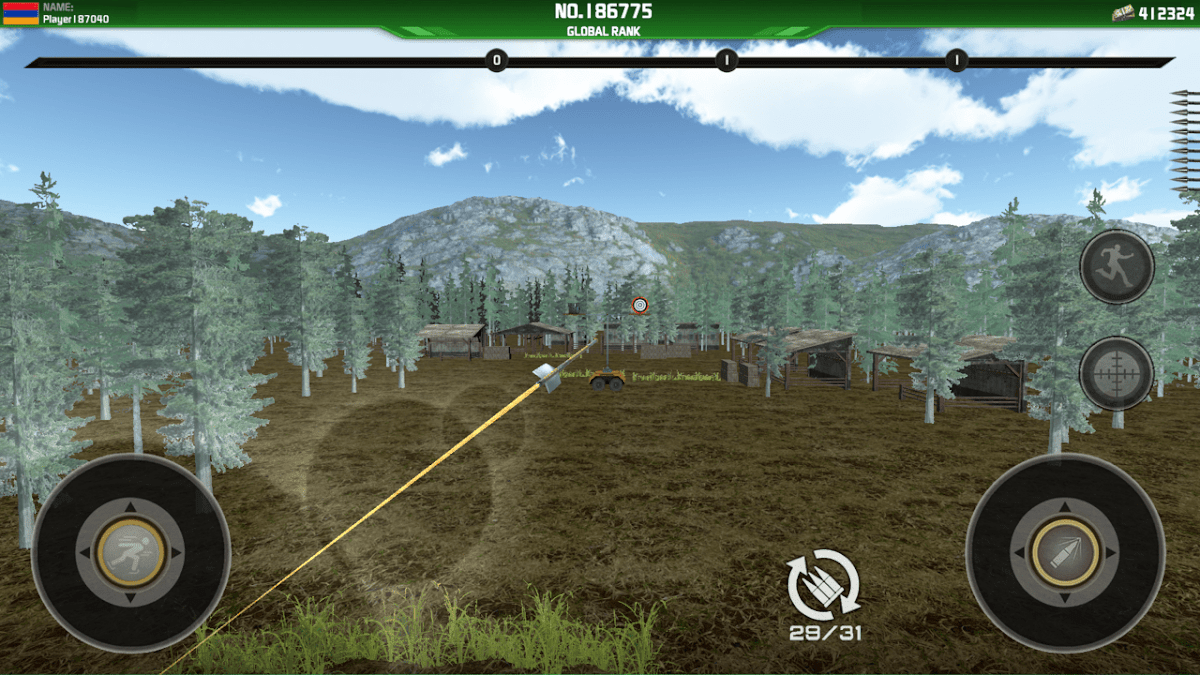This screenshot has width=1200, height=675.
Task: Fire using the bullet shoot button
Action: 1065,552
